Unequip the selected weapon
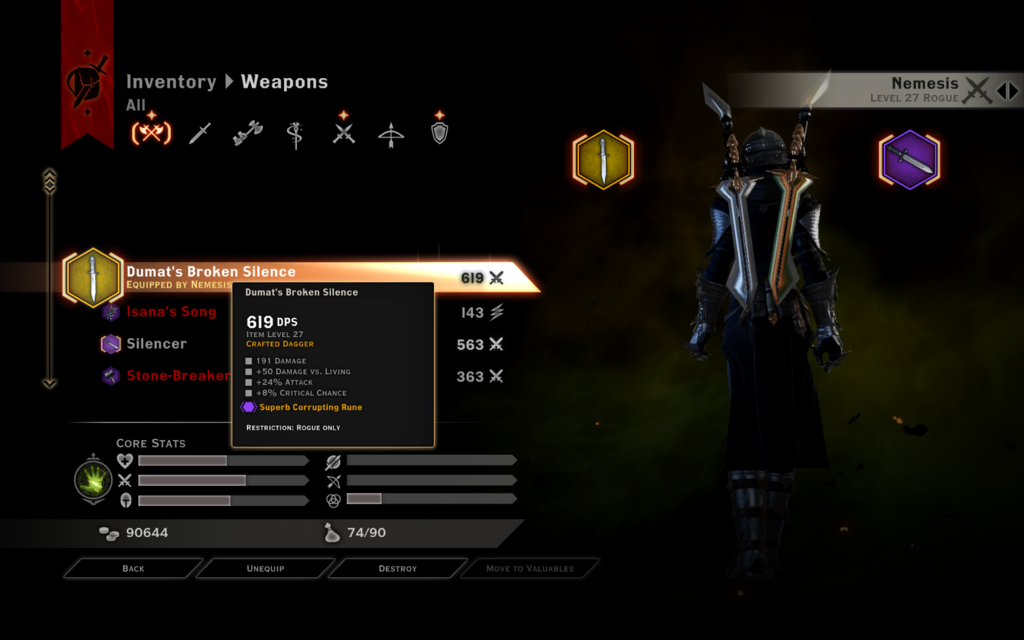The width and height of the screenshot is (1024, 640). pyautogui.click(x=265, y=568)
